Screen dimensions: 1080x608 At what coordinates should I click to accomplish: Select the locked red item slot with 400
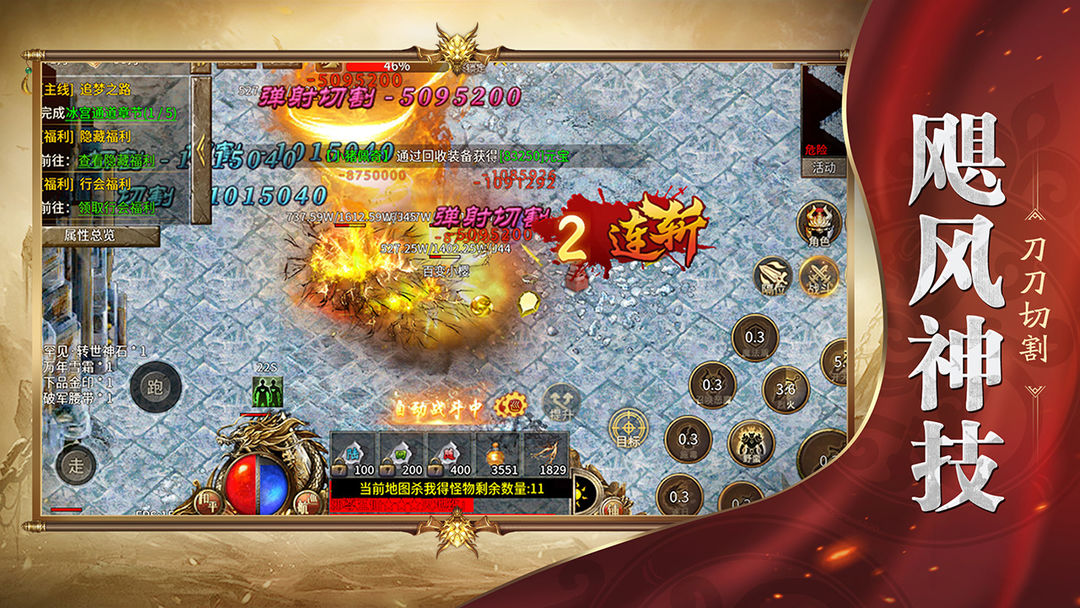[x=449, y=455]
